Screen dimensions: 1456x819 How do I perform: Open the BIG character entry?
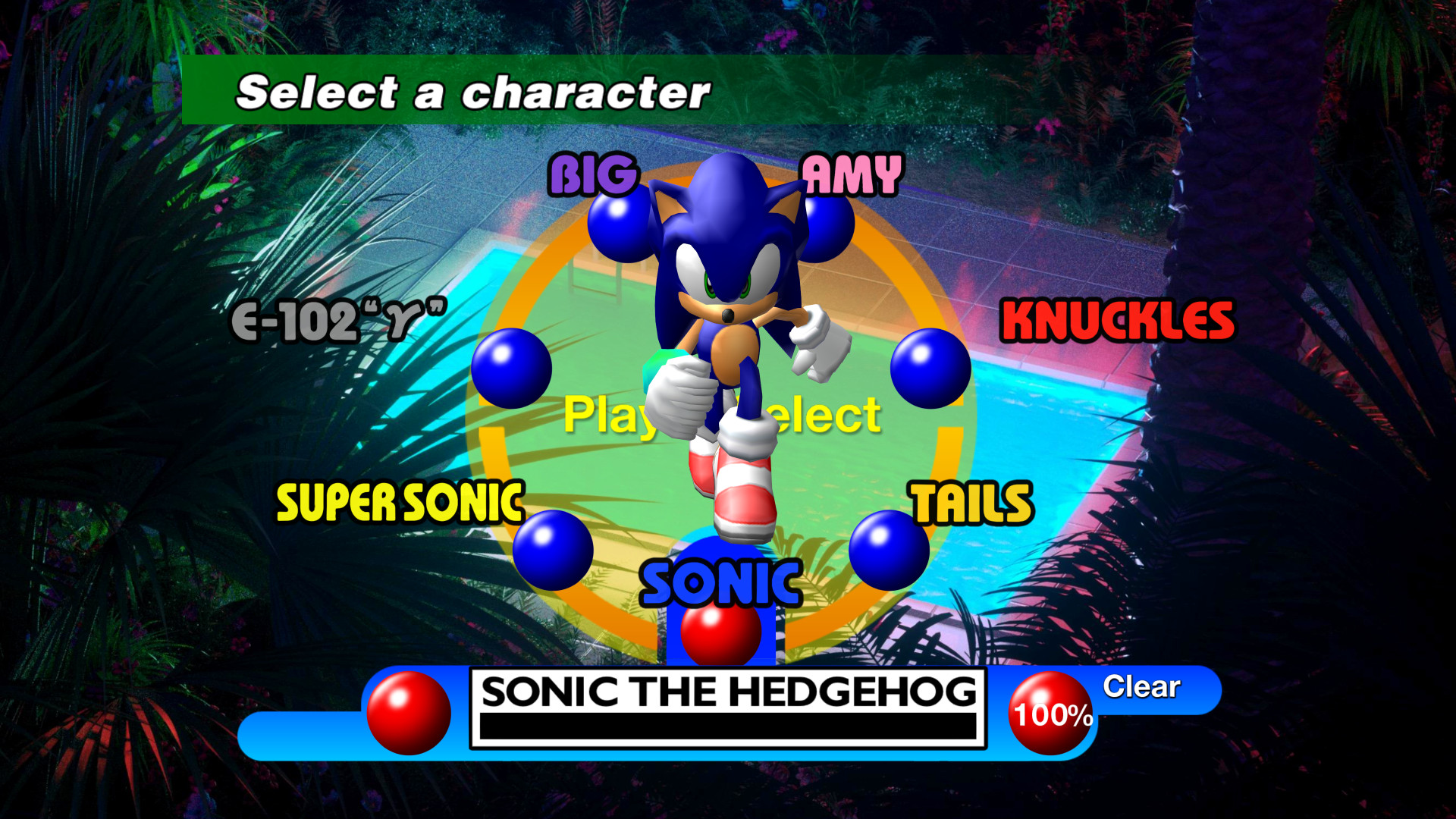click(x=593, y=176)
